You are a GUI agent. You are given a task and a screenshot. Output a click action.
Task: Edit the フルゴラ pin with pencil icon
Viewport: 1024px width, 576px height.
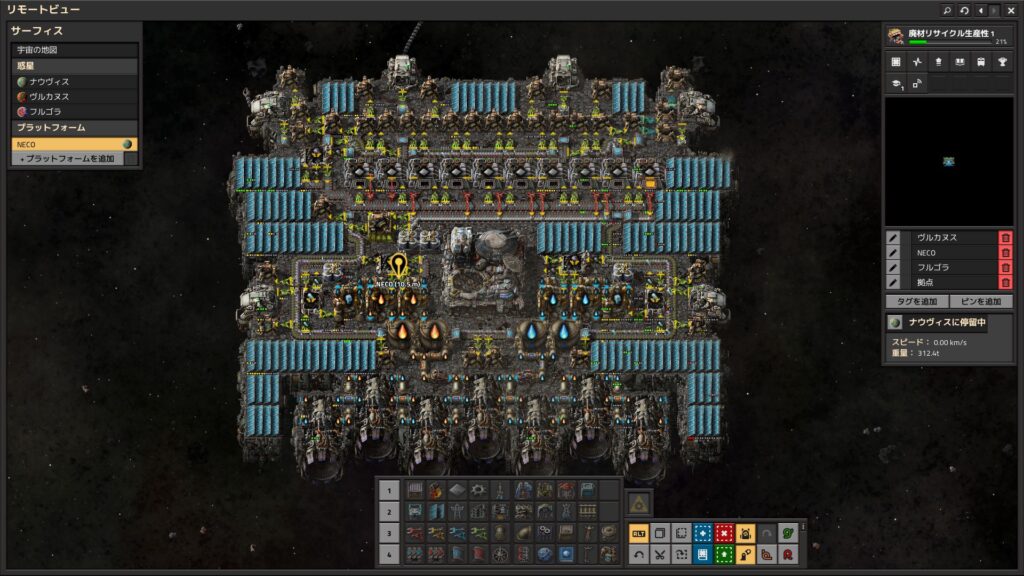pyautogui.click(x=893, y=268)
